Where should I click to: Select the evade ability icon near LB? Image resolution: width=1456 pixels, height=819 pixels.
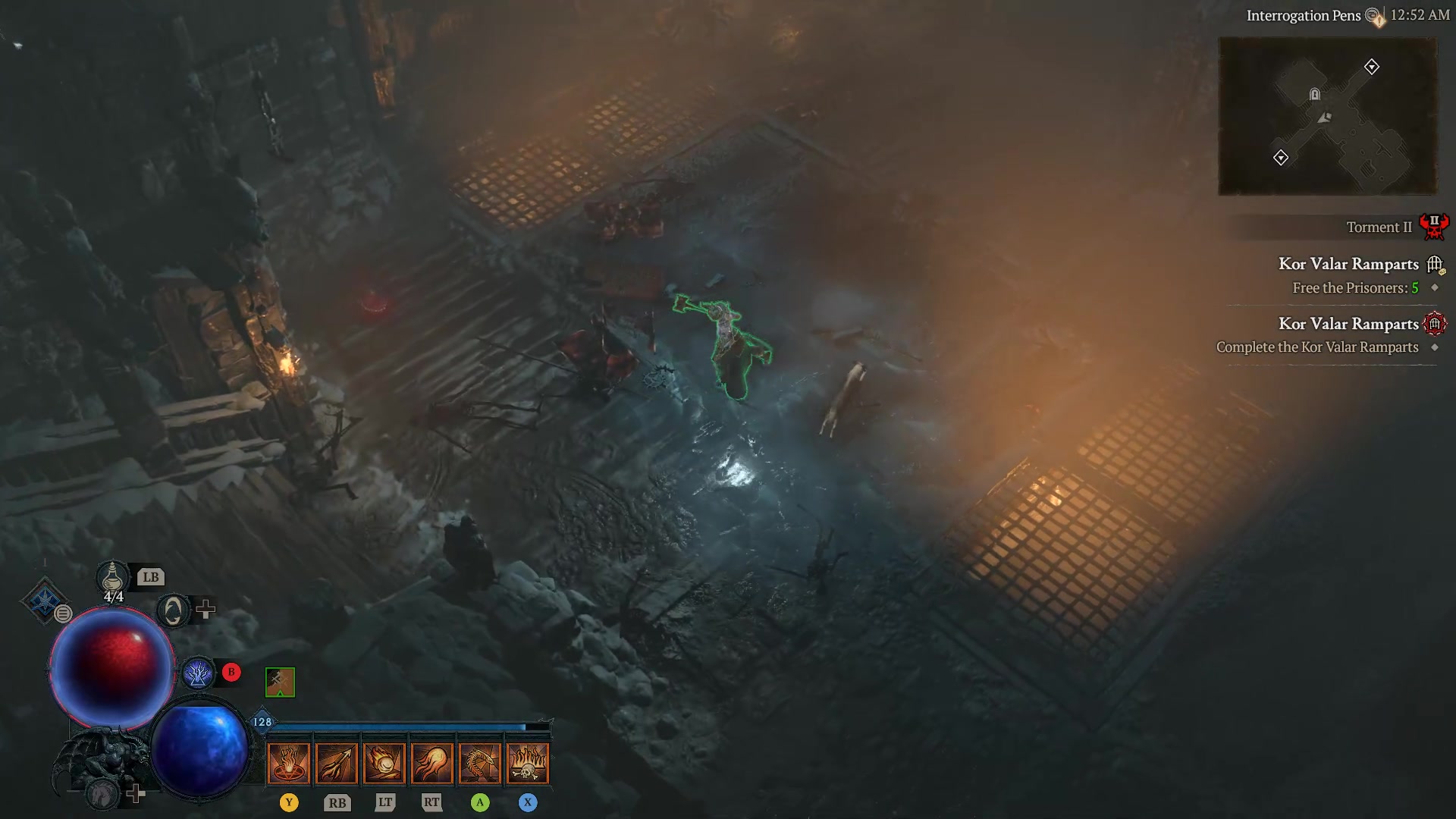pos(171,609)
